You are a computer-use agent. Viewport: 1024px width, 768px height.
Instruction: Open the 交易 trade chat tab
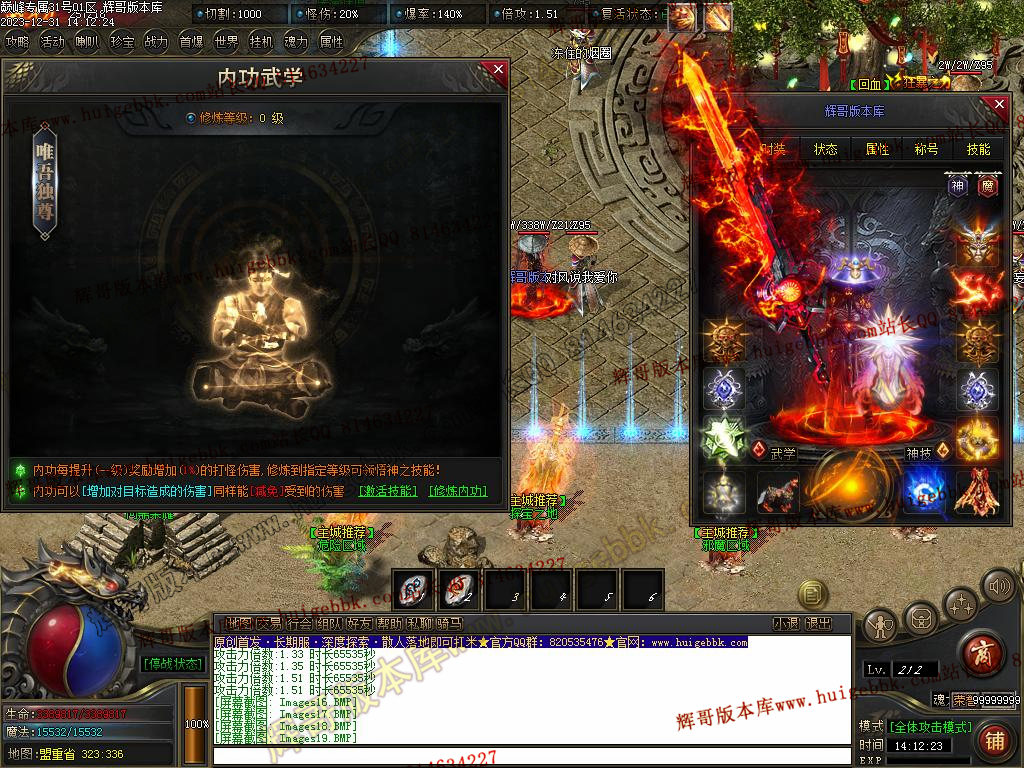(268, 623)
